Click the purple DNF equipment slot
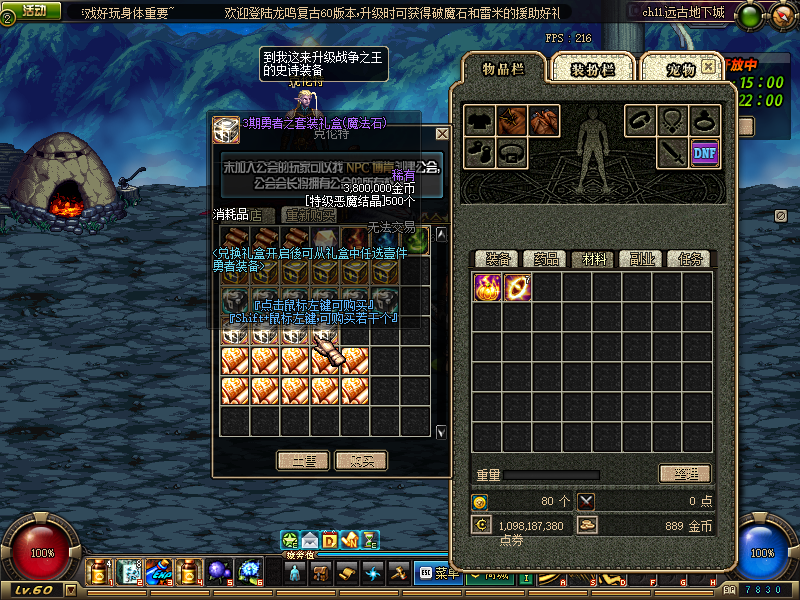The height and width of the screenshot is (600, 800). tap(706, 153)
